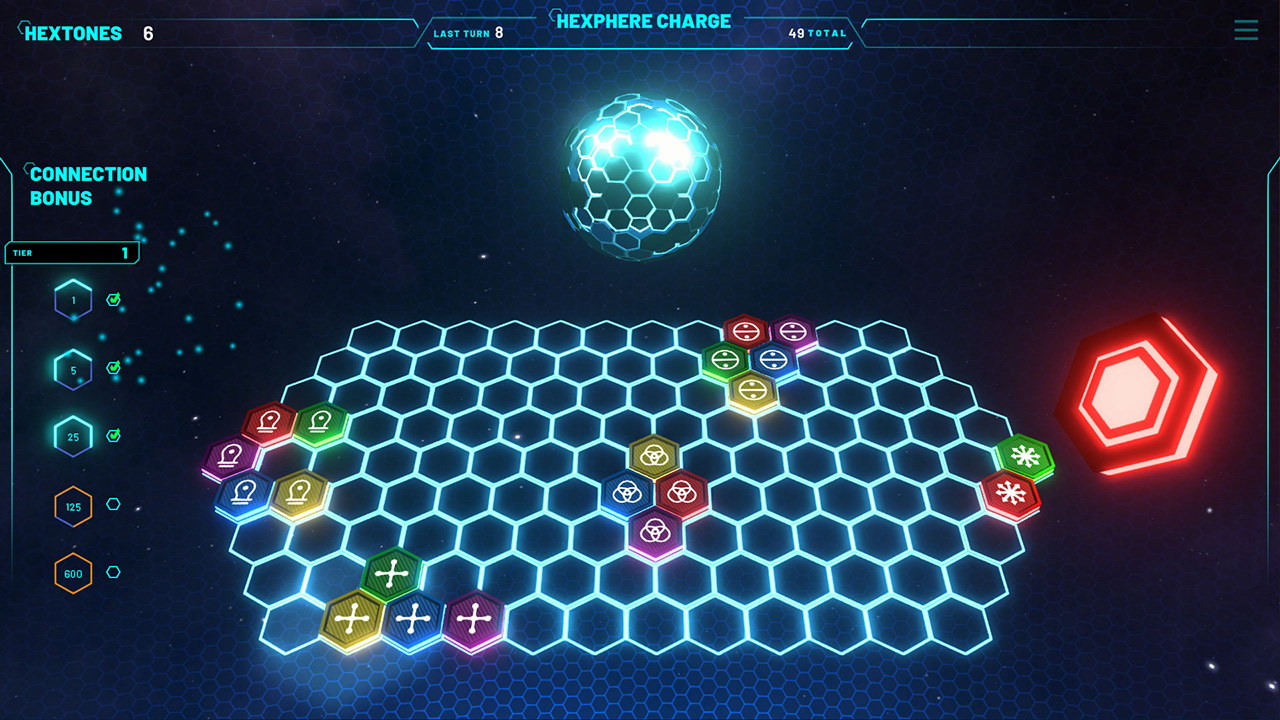Click the yellow divide-symbol hex tile
Viewport: 1280px width, 720px height.
tap(755, 390)
